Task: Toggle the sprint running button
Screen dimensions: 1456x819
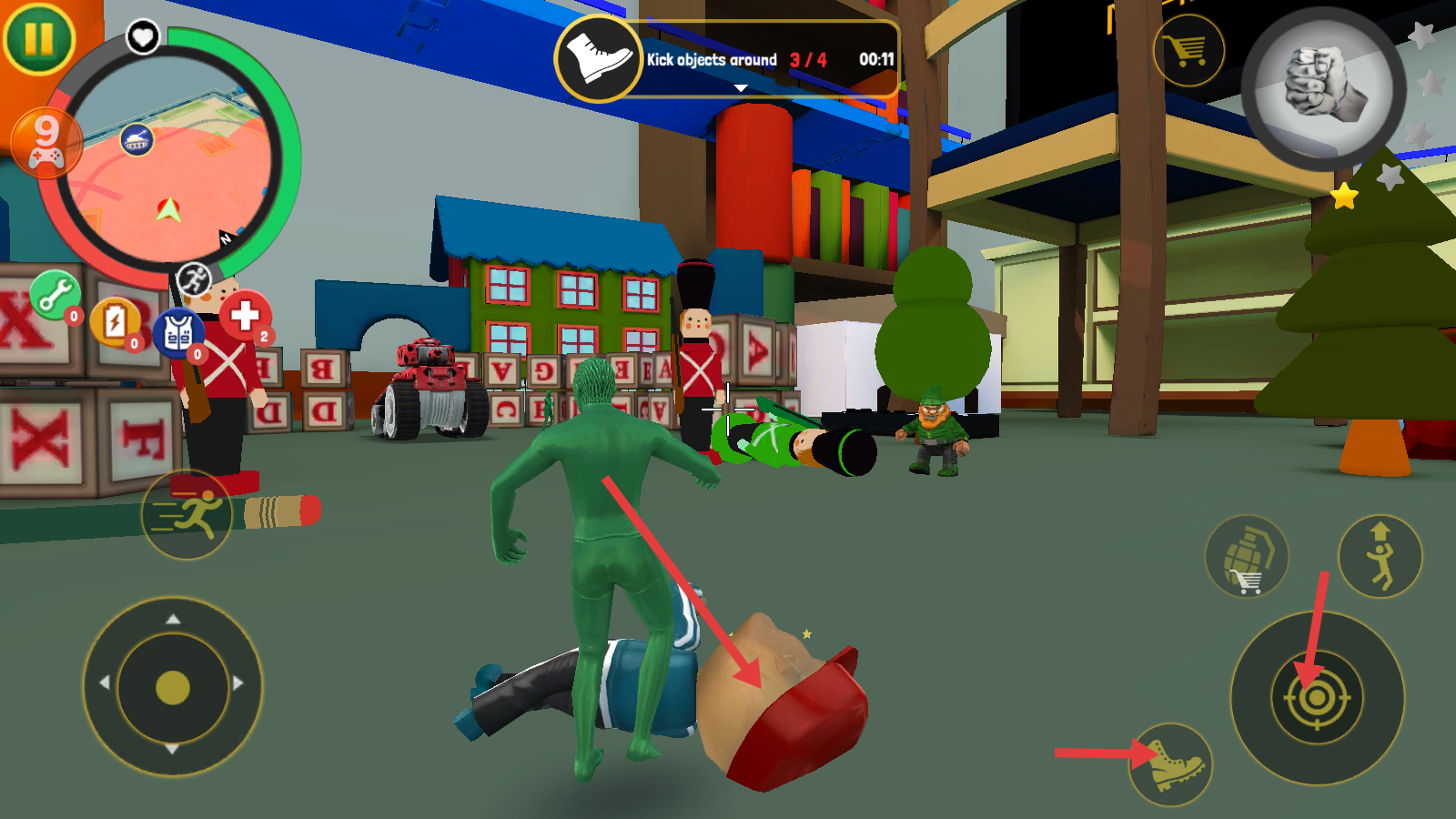Action: click(x=187, y=514)
